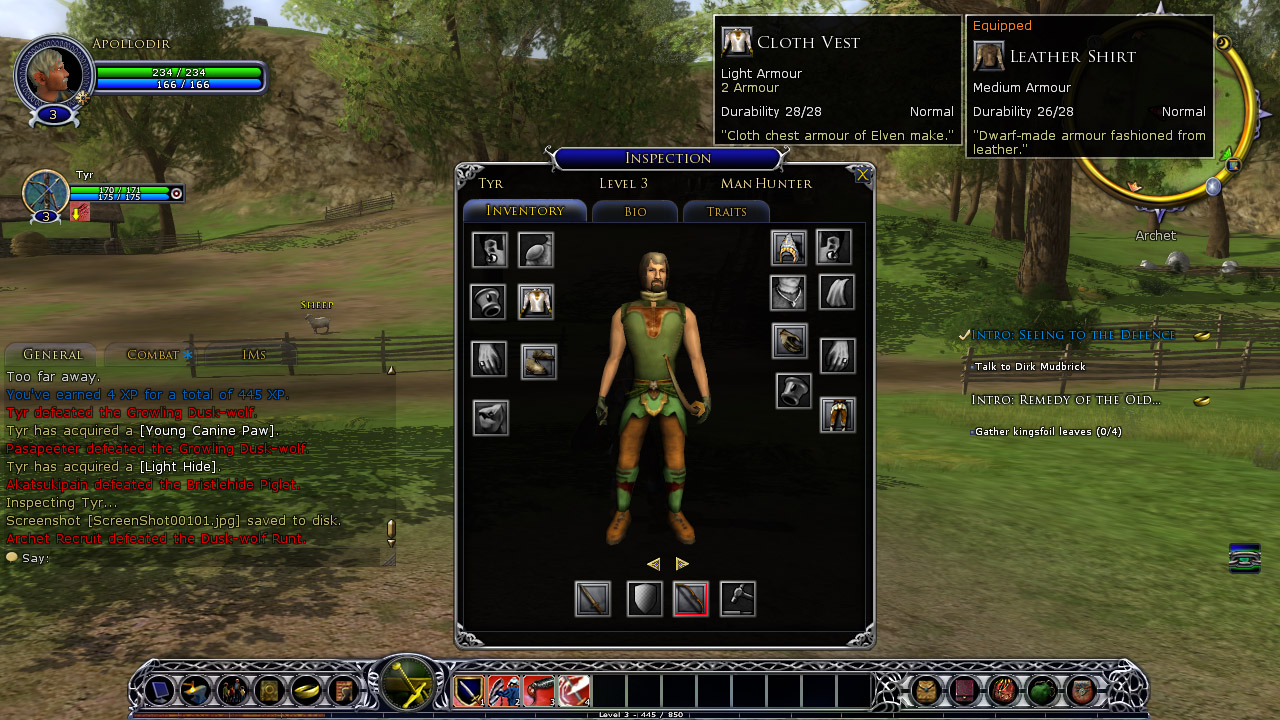
Task: Activate the first quickslot skill
Action: 469,691
